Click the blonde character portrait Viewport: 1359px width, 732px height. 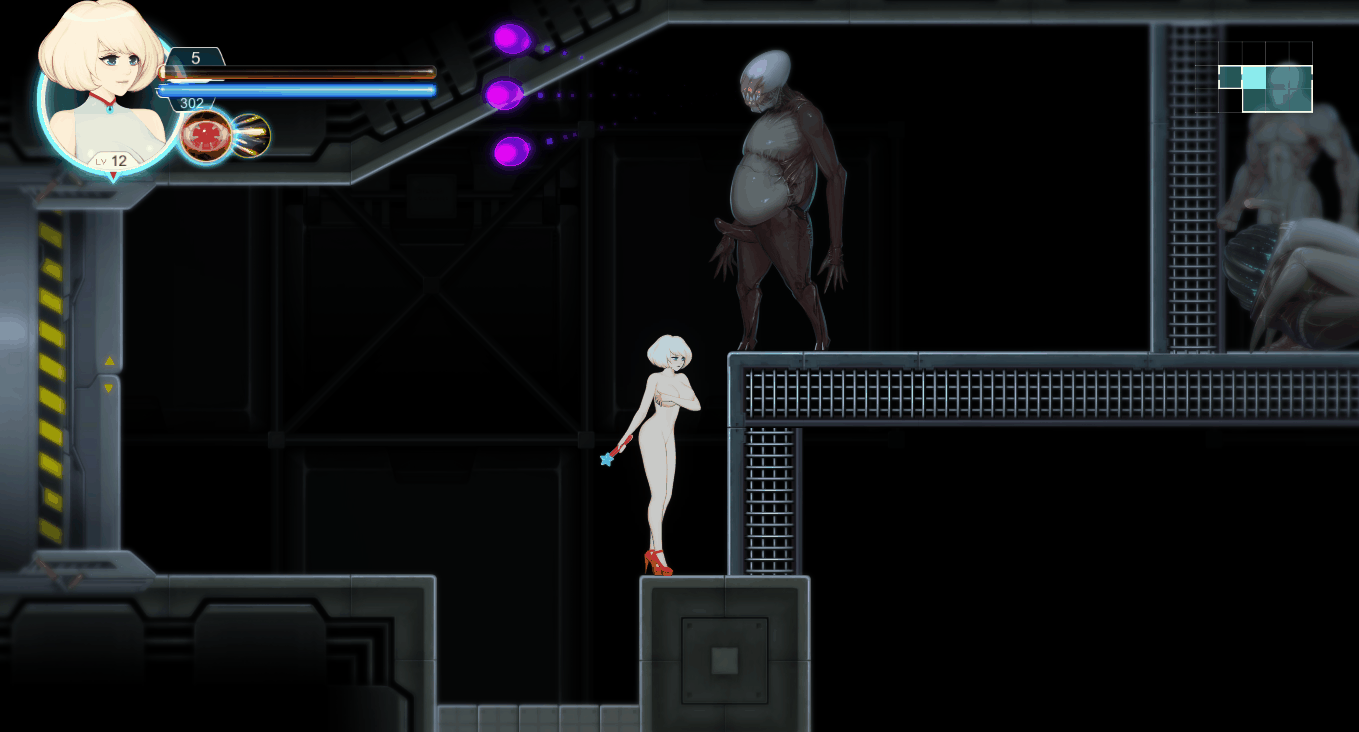(105, 85)
